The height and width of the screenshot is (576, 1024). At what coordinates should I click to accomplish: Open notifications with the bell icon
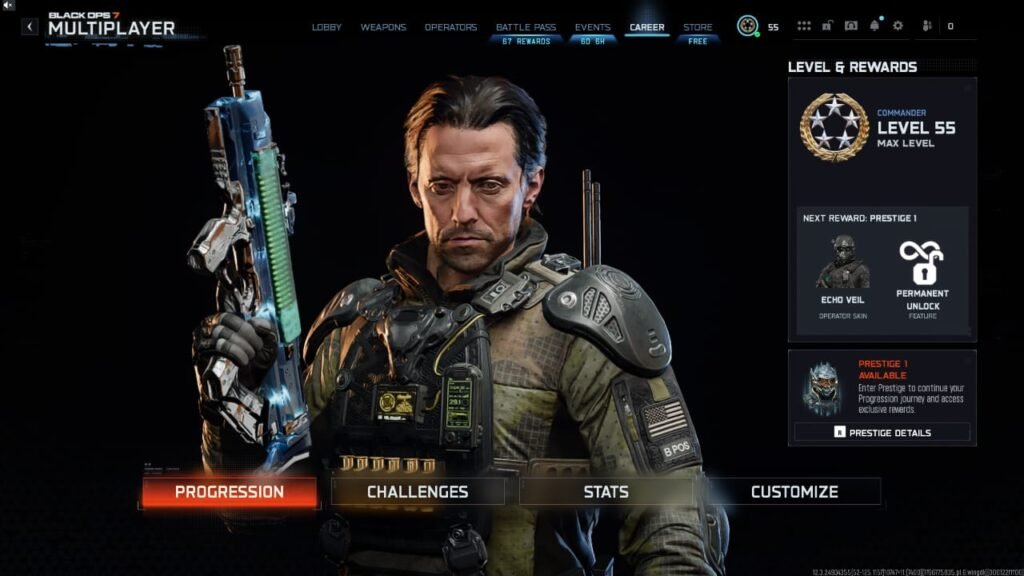(x=875, y=26)
